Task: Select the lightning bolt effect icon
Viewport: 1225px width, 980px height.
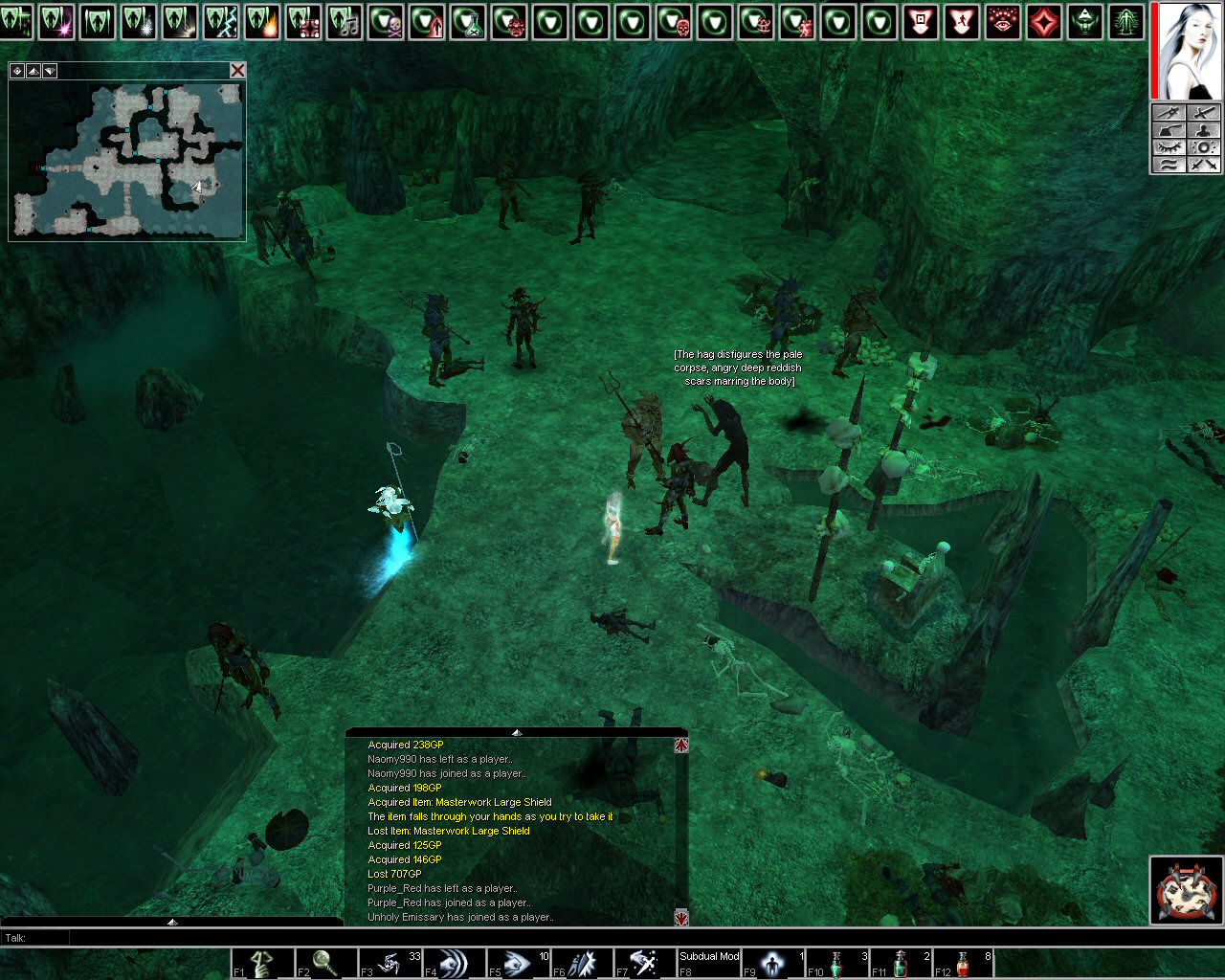Action: (x=221, y=22)
